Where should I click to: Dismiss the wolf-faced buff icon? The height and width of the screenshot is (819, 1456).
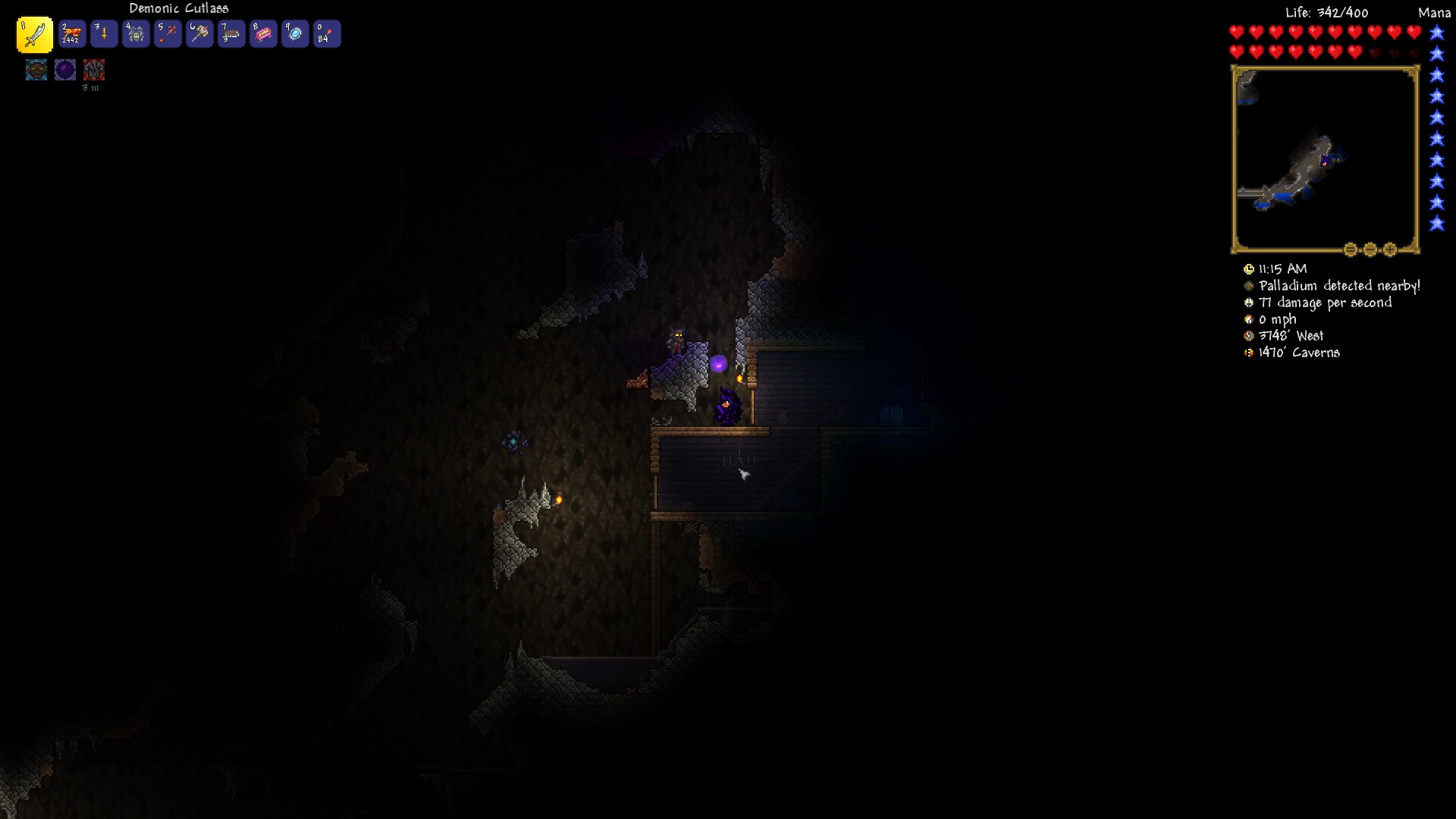(36, 70)
